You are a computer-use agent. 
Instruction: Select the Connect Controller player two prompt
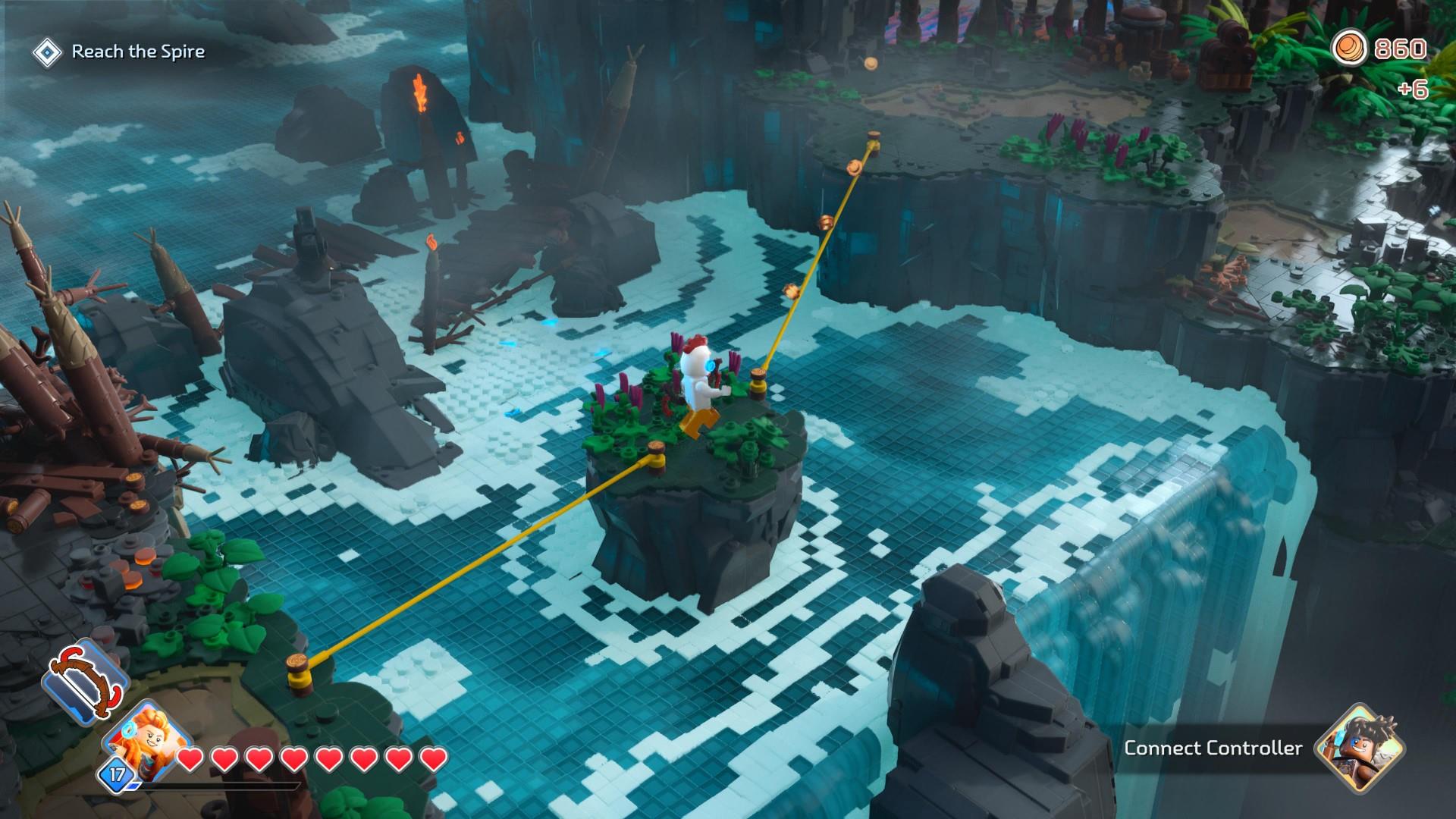[x=1213, y=748]
